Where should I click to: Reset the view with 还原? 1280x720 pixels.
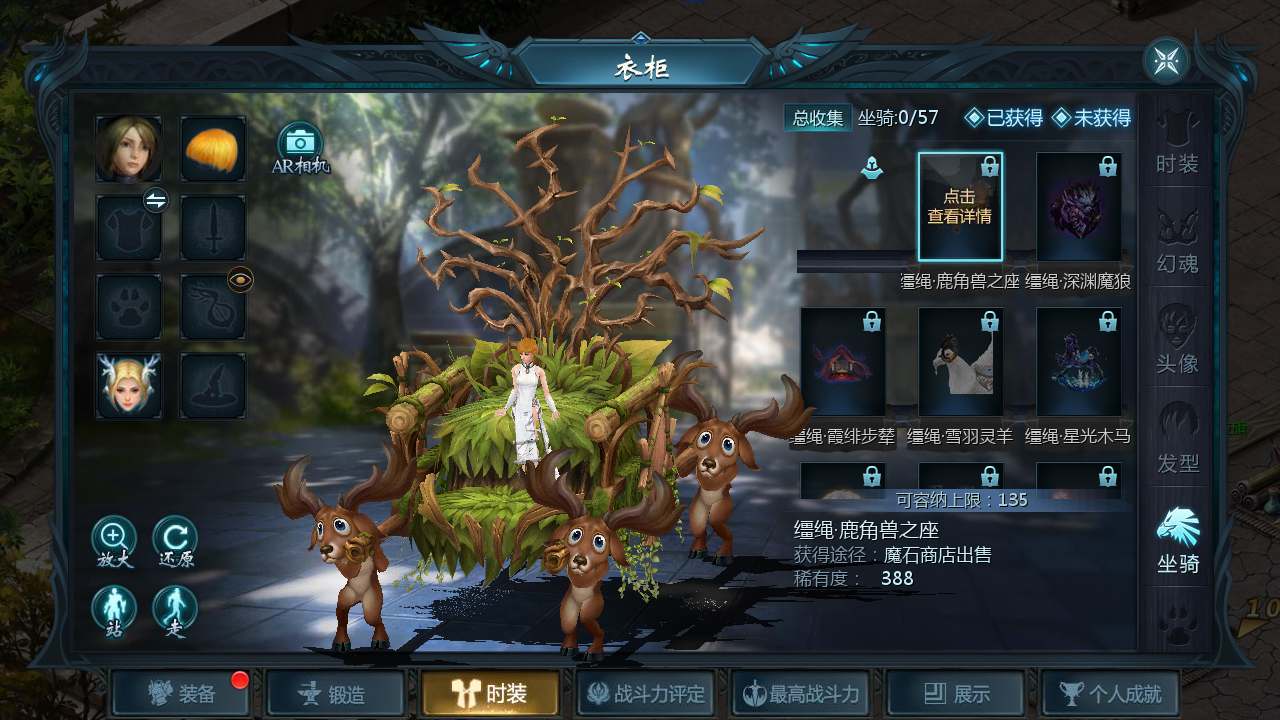click(175, 540)
